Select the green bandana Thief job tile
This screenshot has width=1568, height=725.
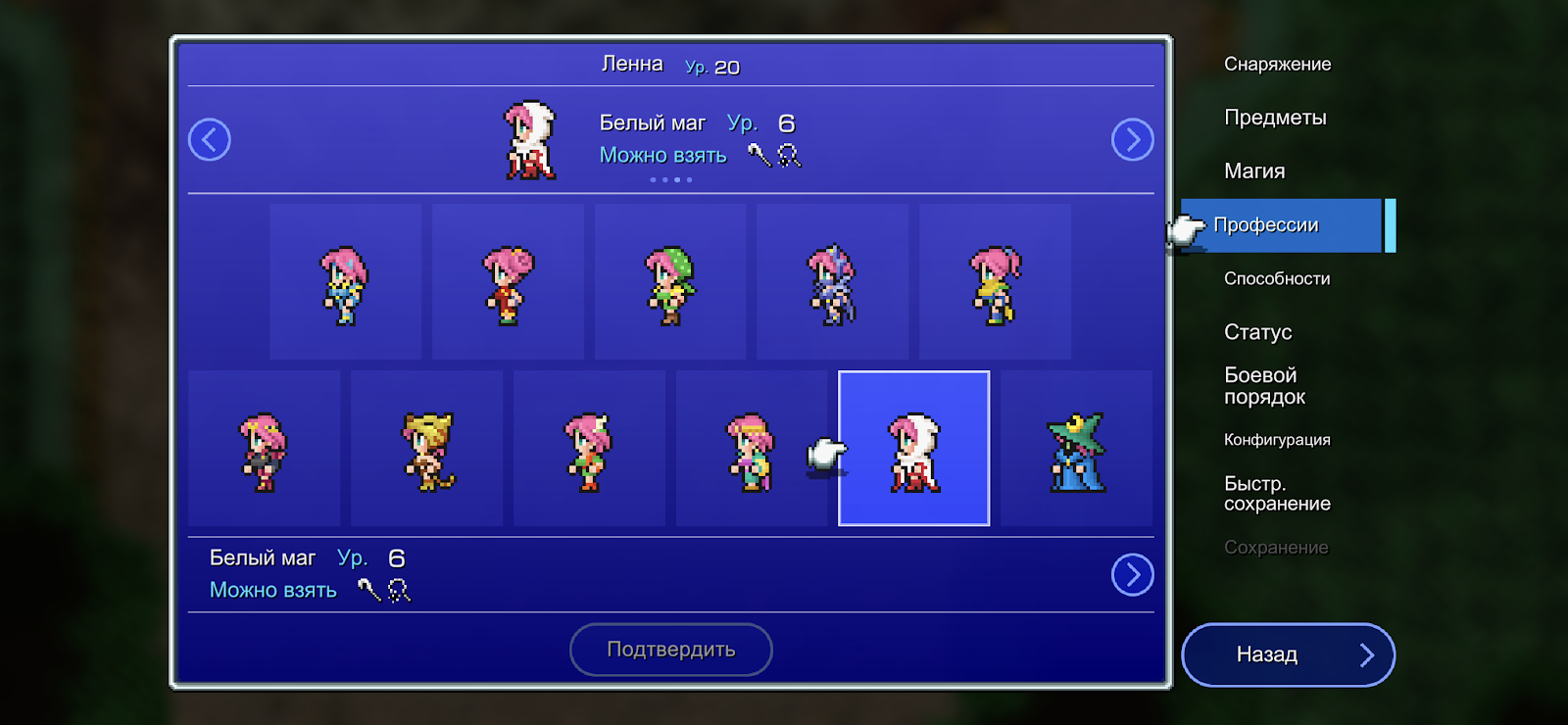pyautogui.click(x=670, y=282)
